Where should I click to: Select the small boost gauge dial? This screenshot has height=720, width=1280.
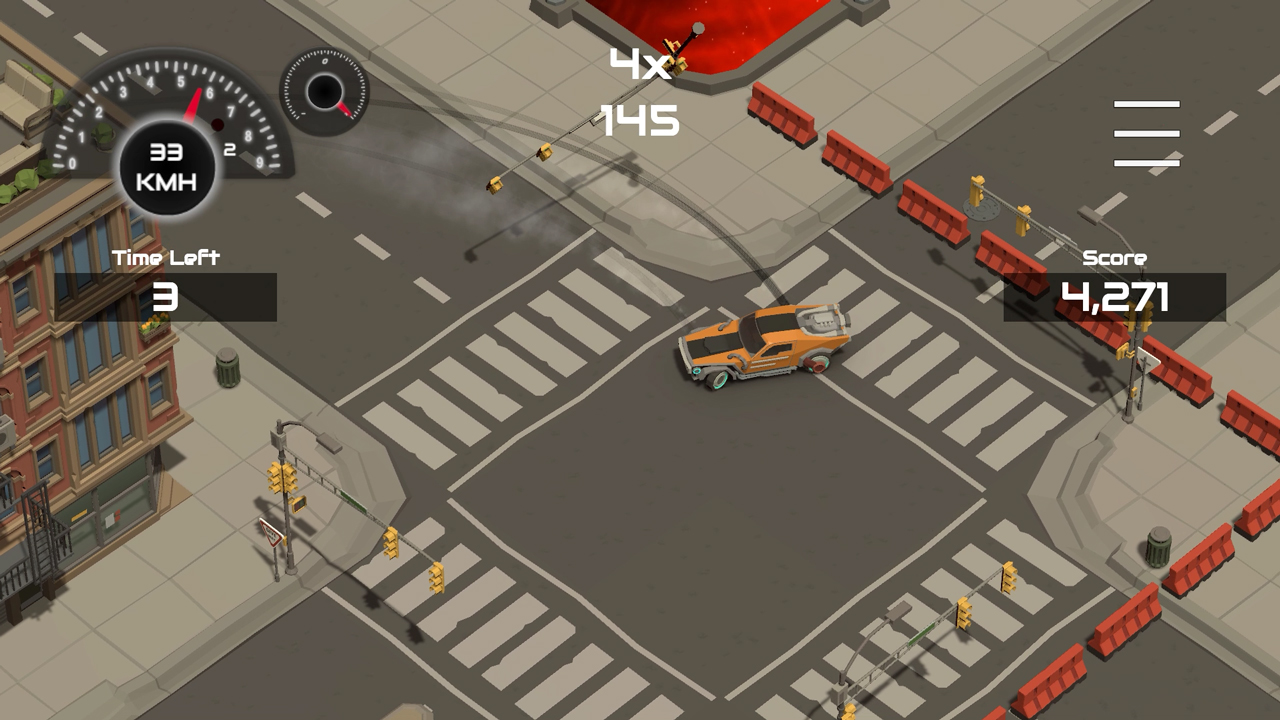point(324,92)
